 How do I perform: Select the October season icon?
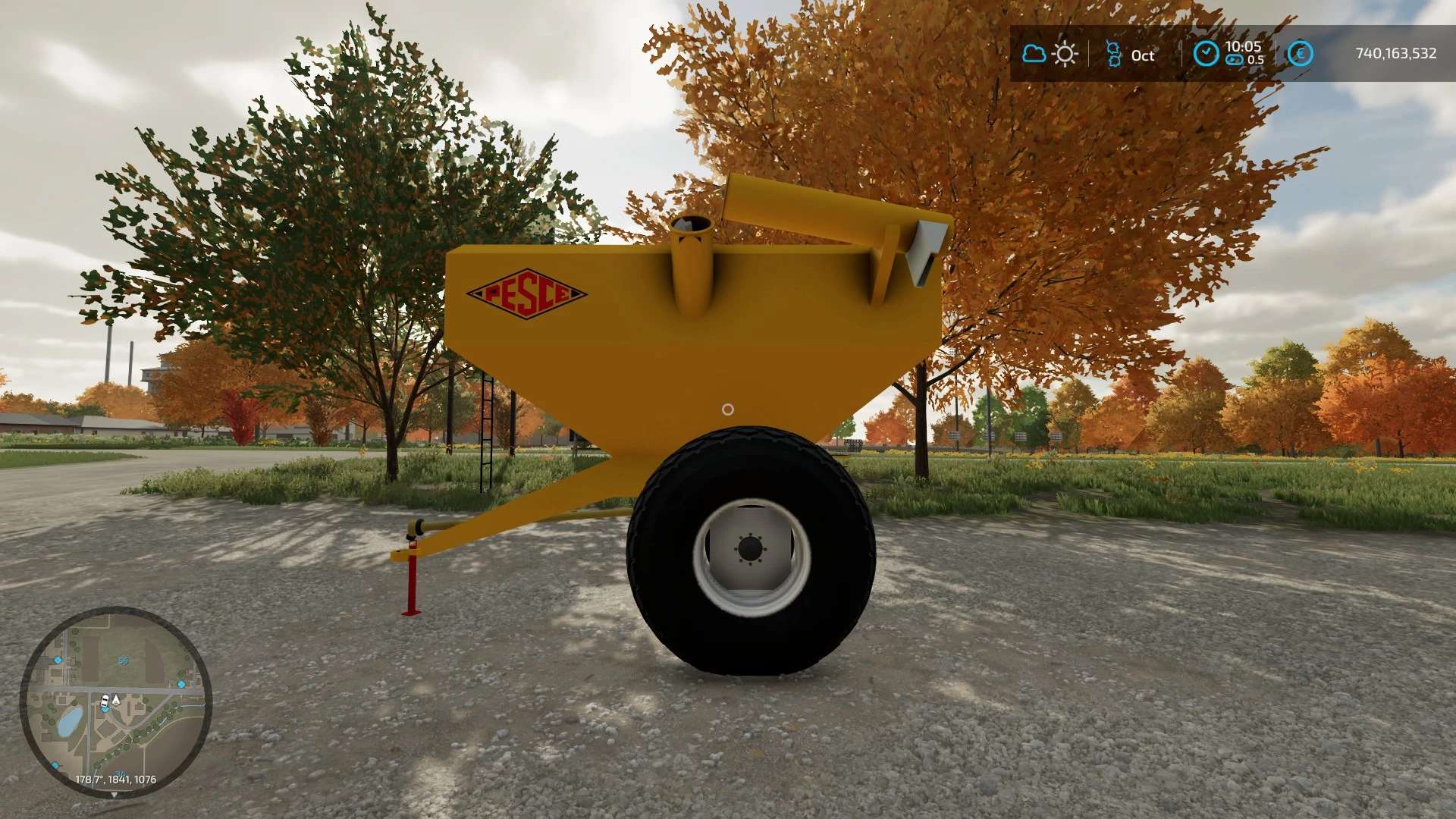1113,55
